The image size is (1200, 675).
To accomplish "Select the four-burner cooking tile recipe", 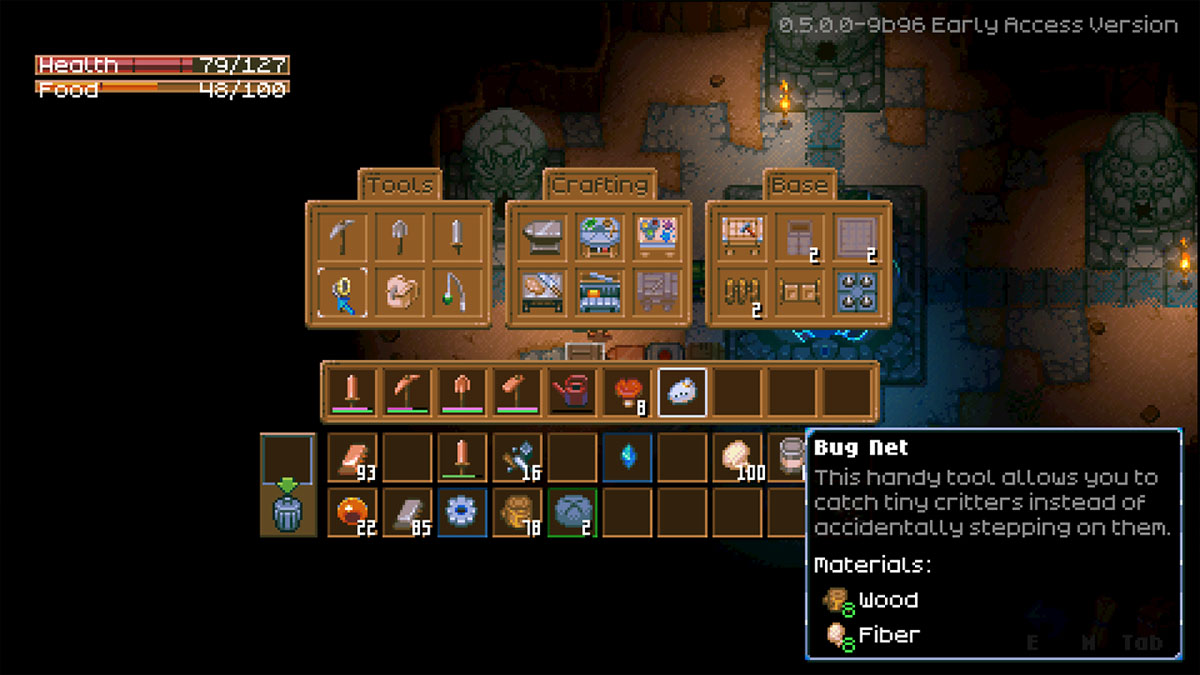I will (856, 293).
